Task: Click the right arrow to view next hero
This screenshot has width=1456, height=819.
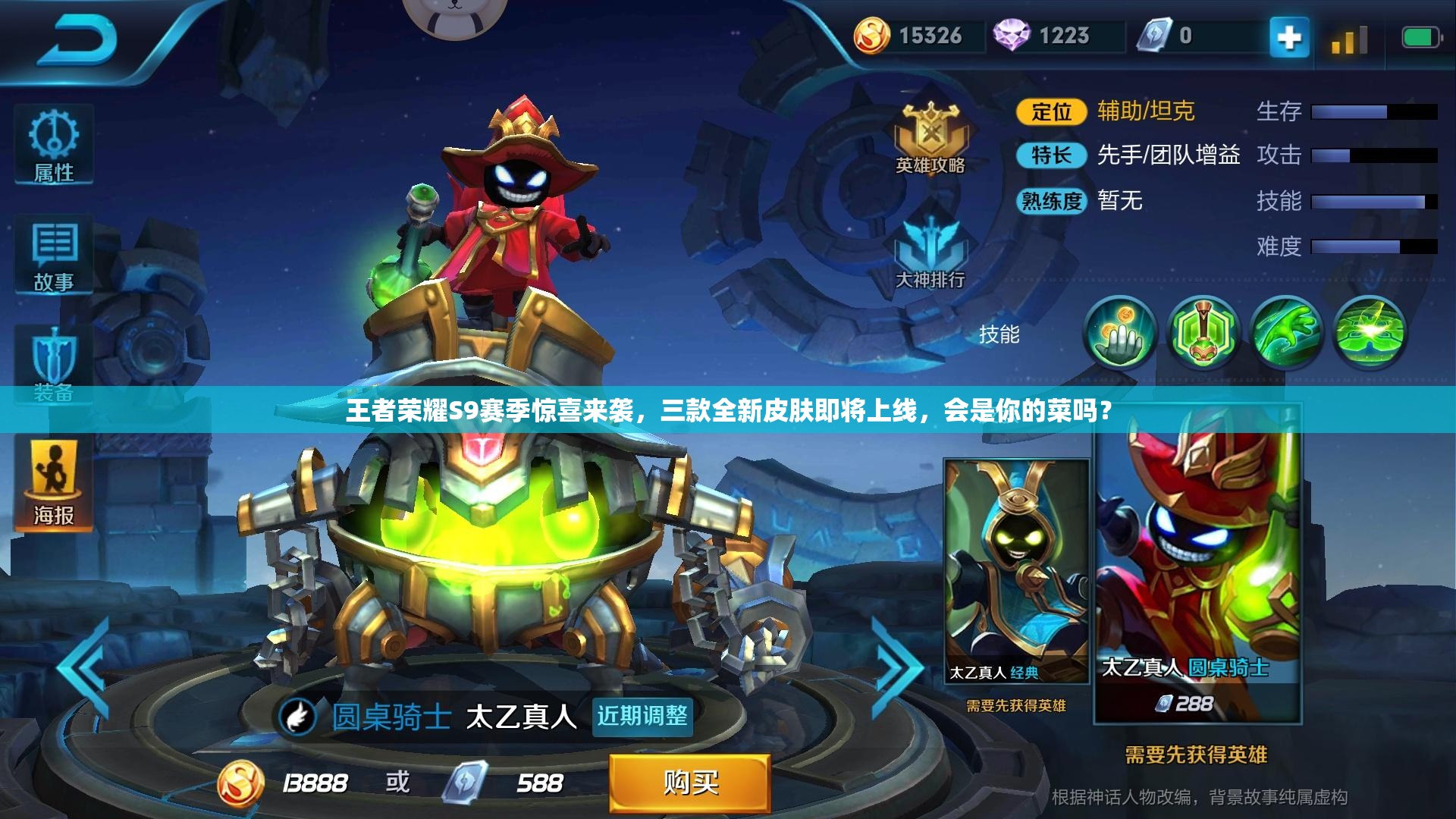Action: point(896,654)
